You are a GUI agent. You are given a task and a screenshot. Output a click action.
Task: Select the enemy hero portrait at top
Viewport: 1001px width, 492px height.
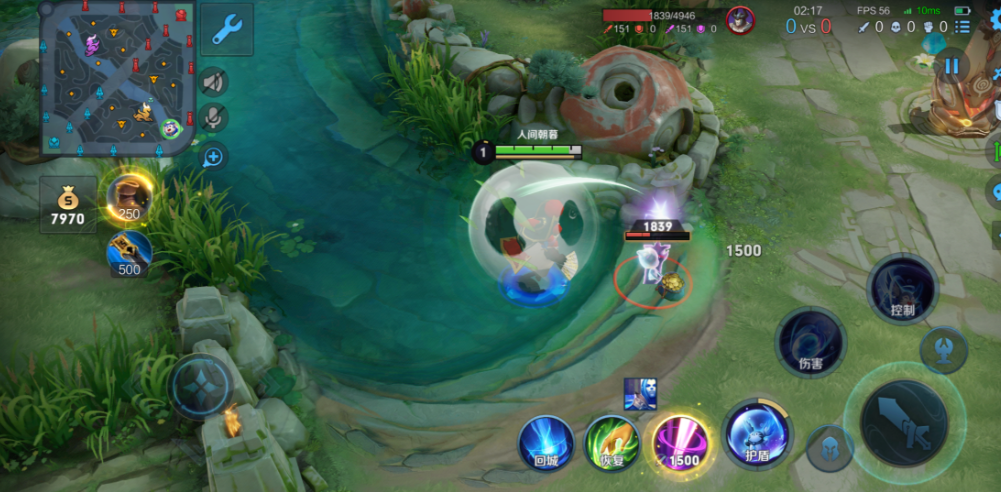(x=740, y=20)
